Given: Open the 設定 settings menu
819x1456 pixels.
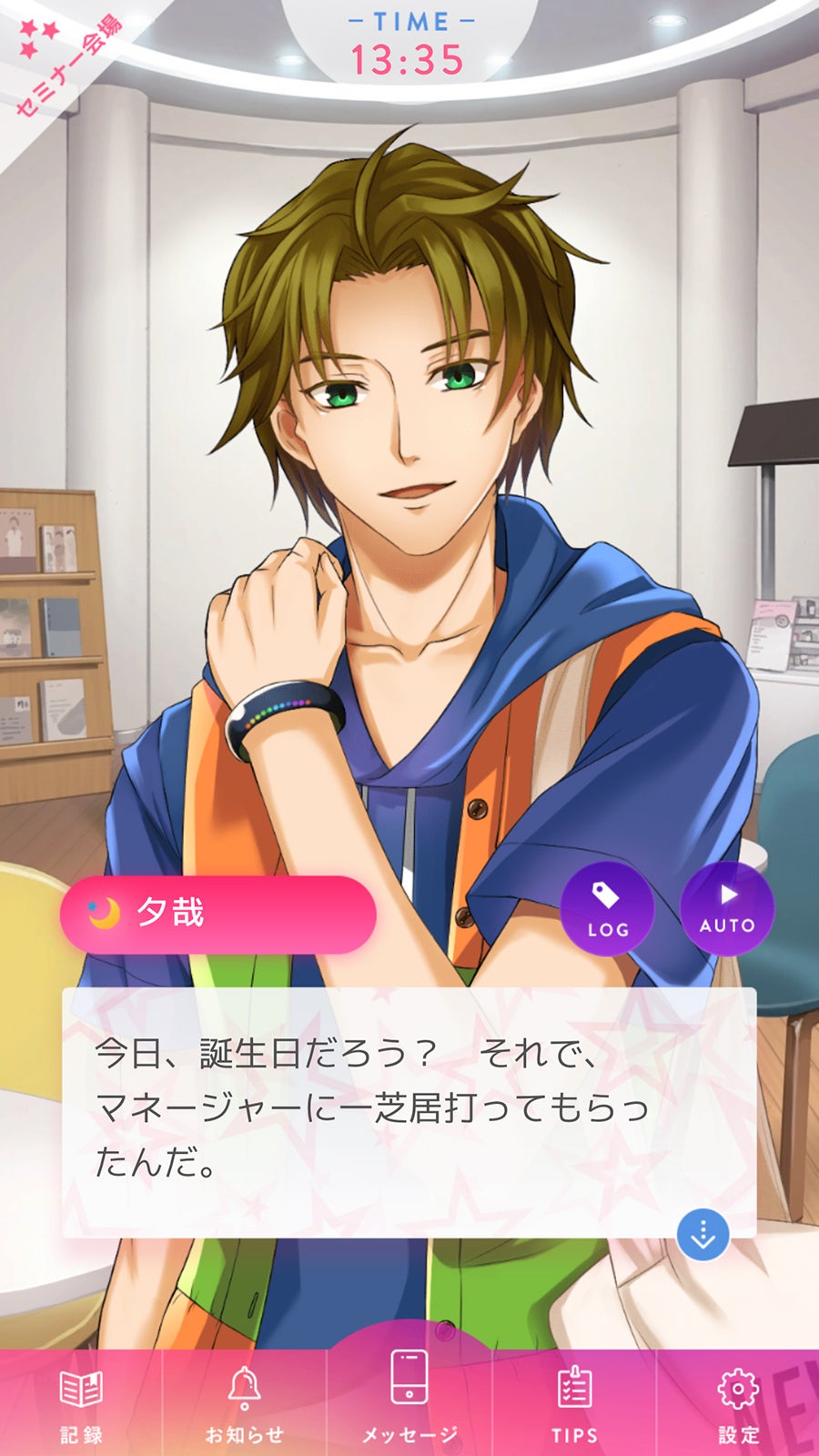Looking at the screenshot, I should click(738, 1402).
